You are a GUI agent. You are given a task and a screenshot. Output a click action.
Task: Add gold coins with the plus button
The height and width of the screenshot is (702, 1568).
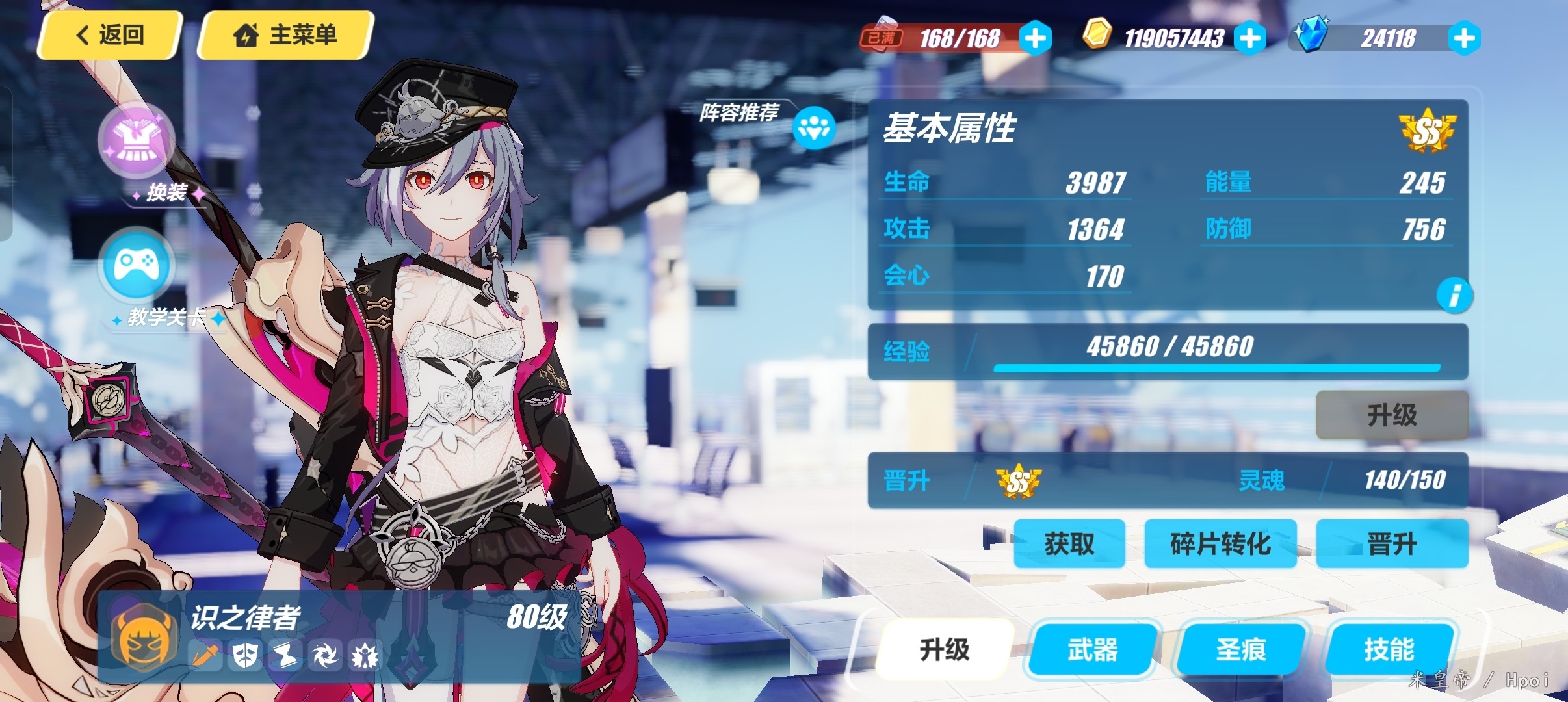(1249, 38)
